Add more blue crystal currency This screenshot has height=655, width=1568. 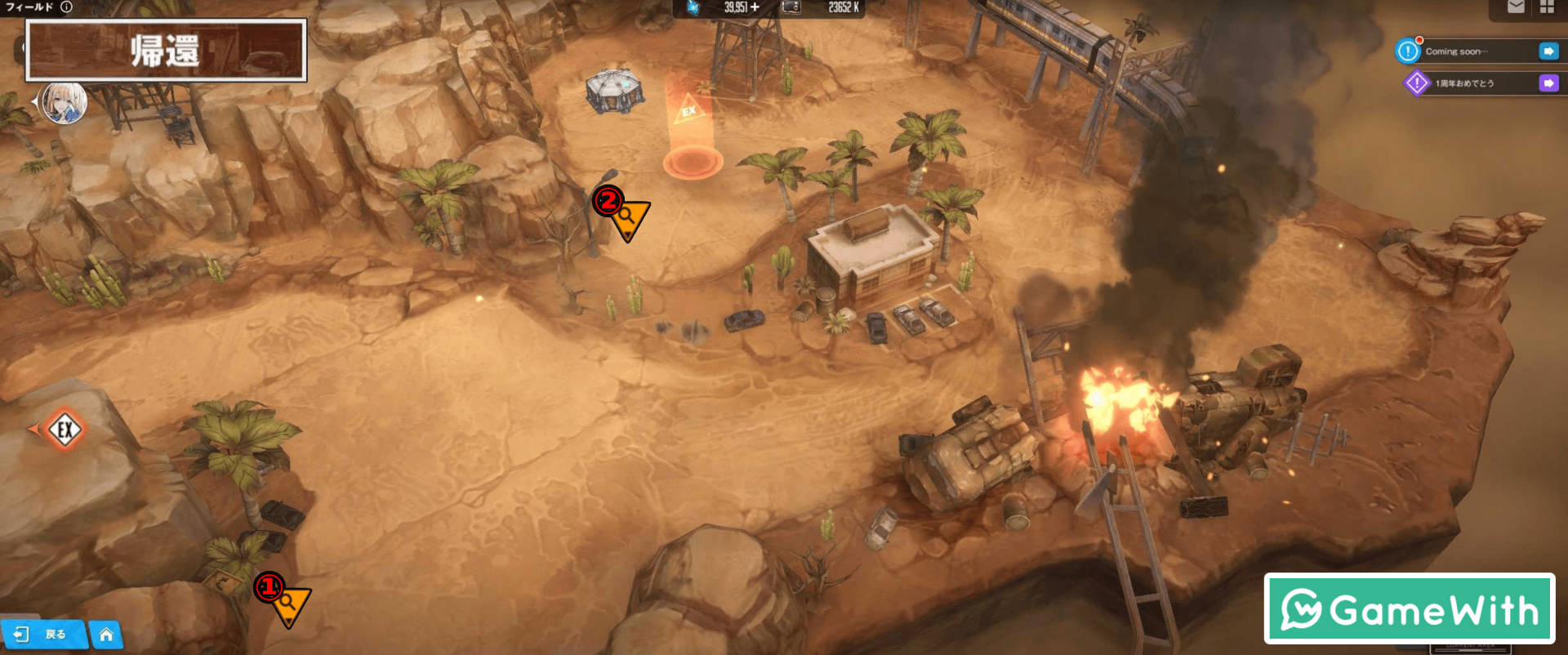[x=755, y=7]
